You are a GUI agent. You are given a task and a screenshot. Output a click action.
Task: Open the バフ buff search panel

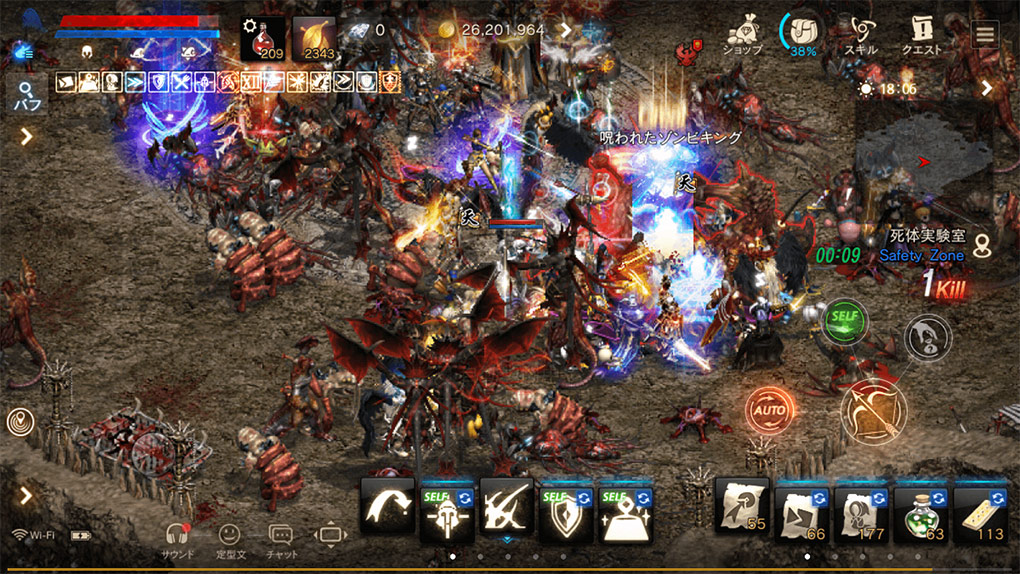tap(25, 97)
